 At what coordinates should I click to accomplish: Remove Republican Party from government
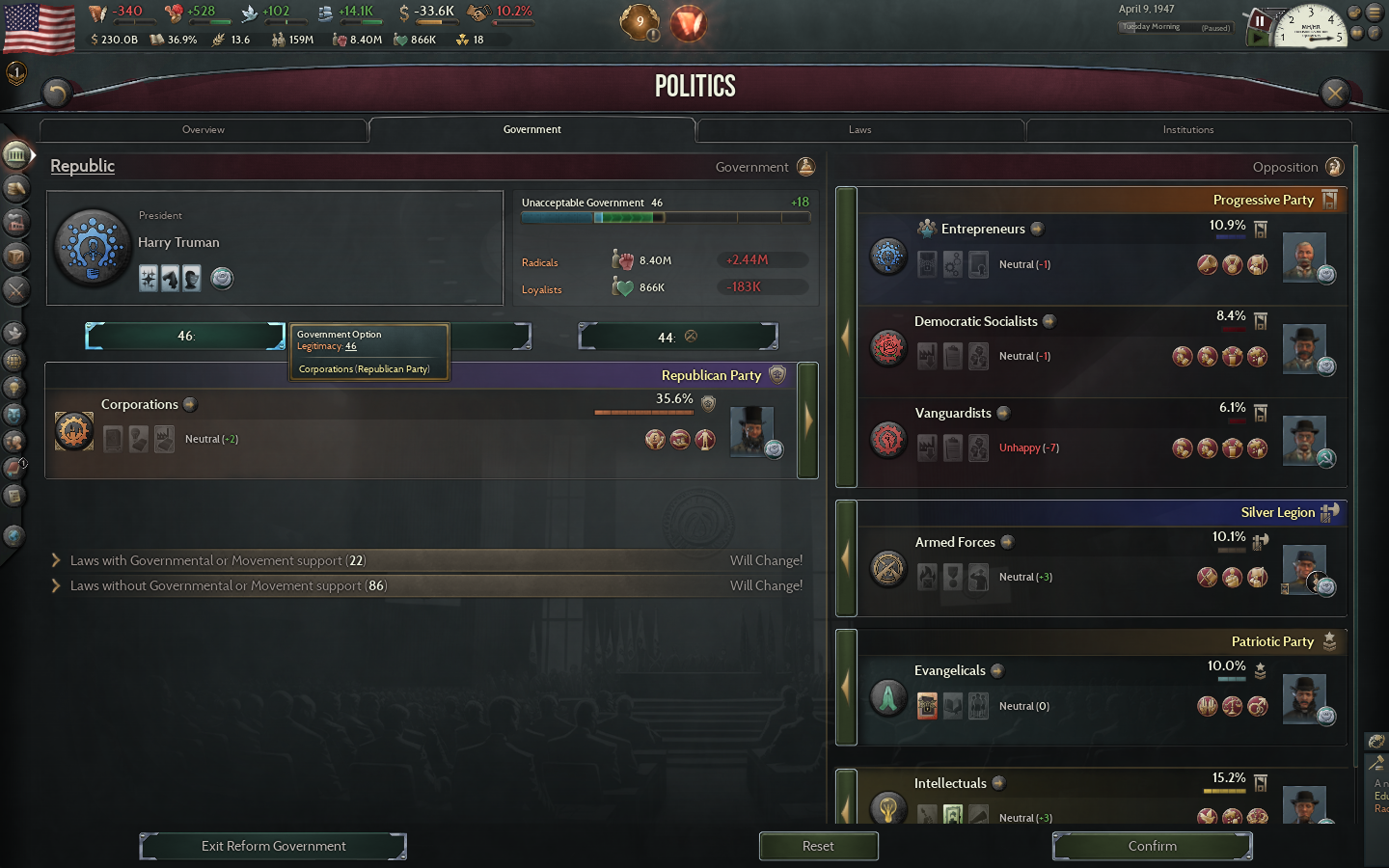click(807, 420)
